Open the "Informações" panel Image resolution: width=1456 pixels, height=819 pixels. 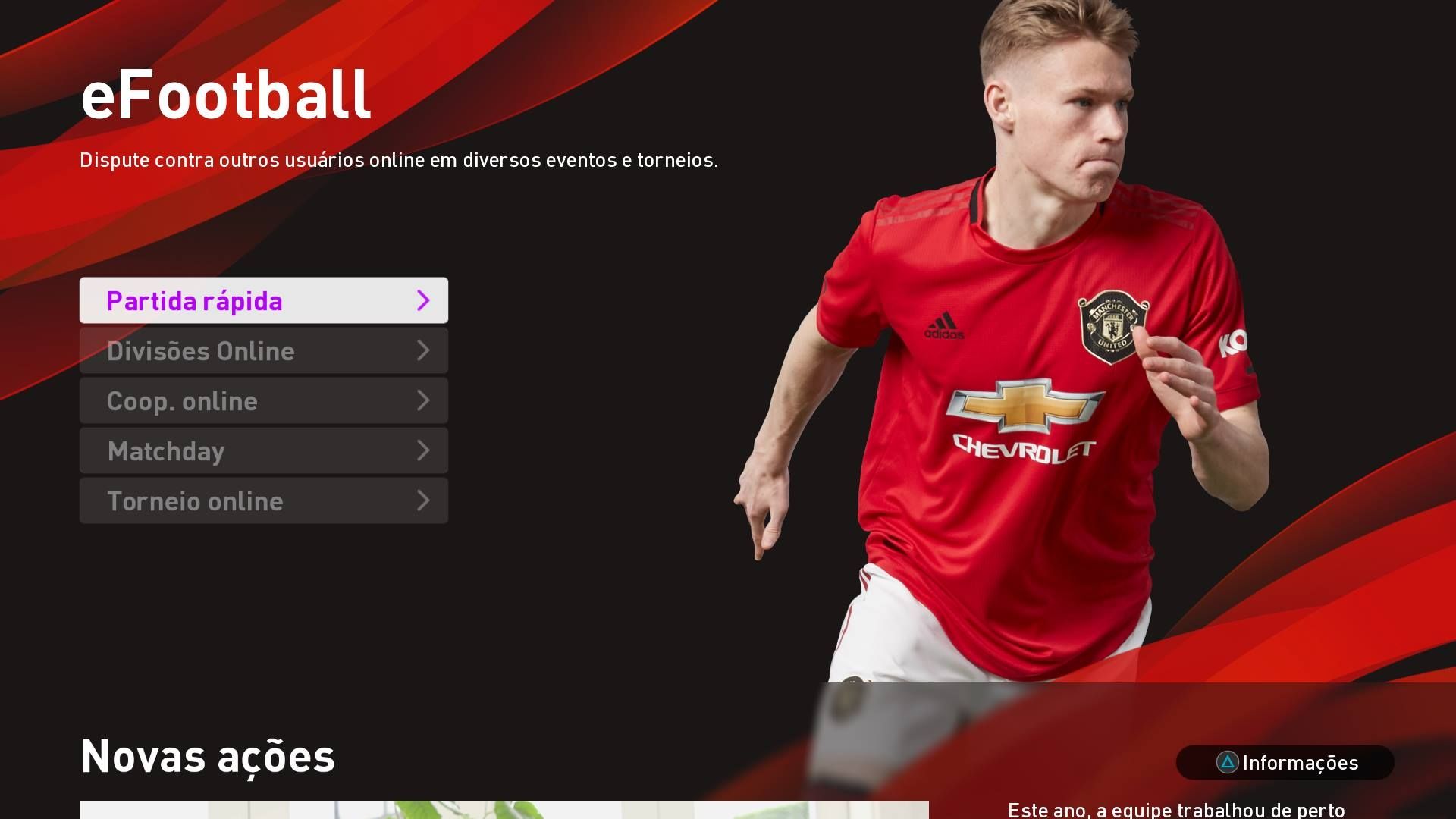(1285, 764)
